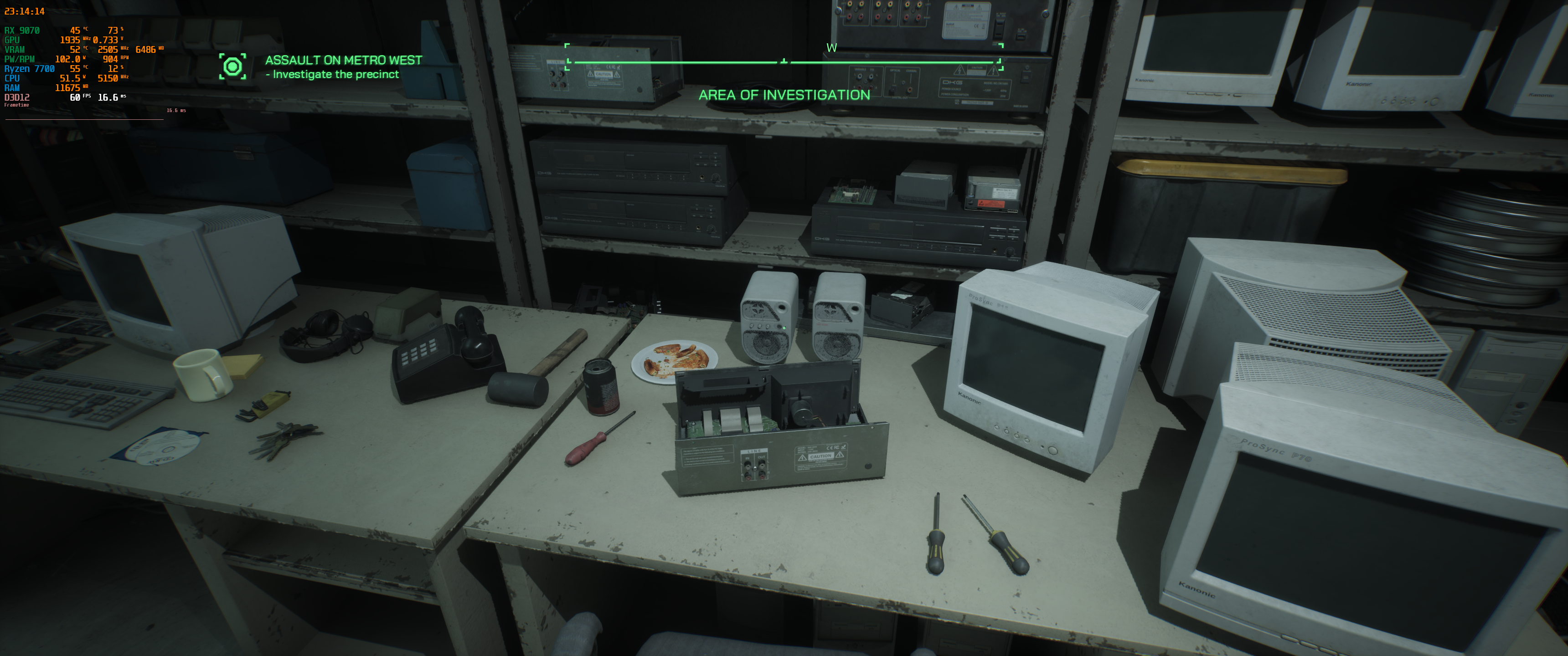
Task: Click the left bracket of the investigation zone
Action: tap(567, 58)
